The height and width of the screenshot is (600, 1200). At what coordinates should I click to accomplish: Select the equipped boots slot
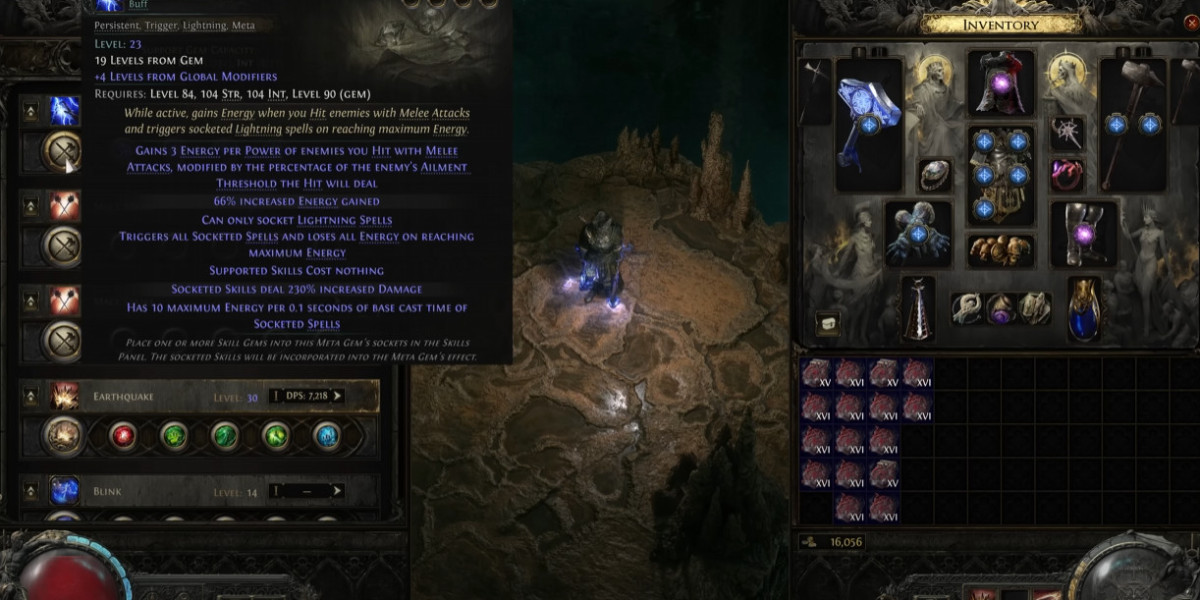coord(1084,233)
